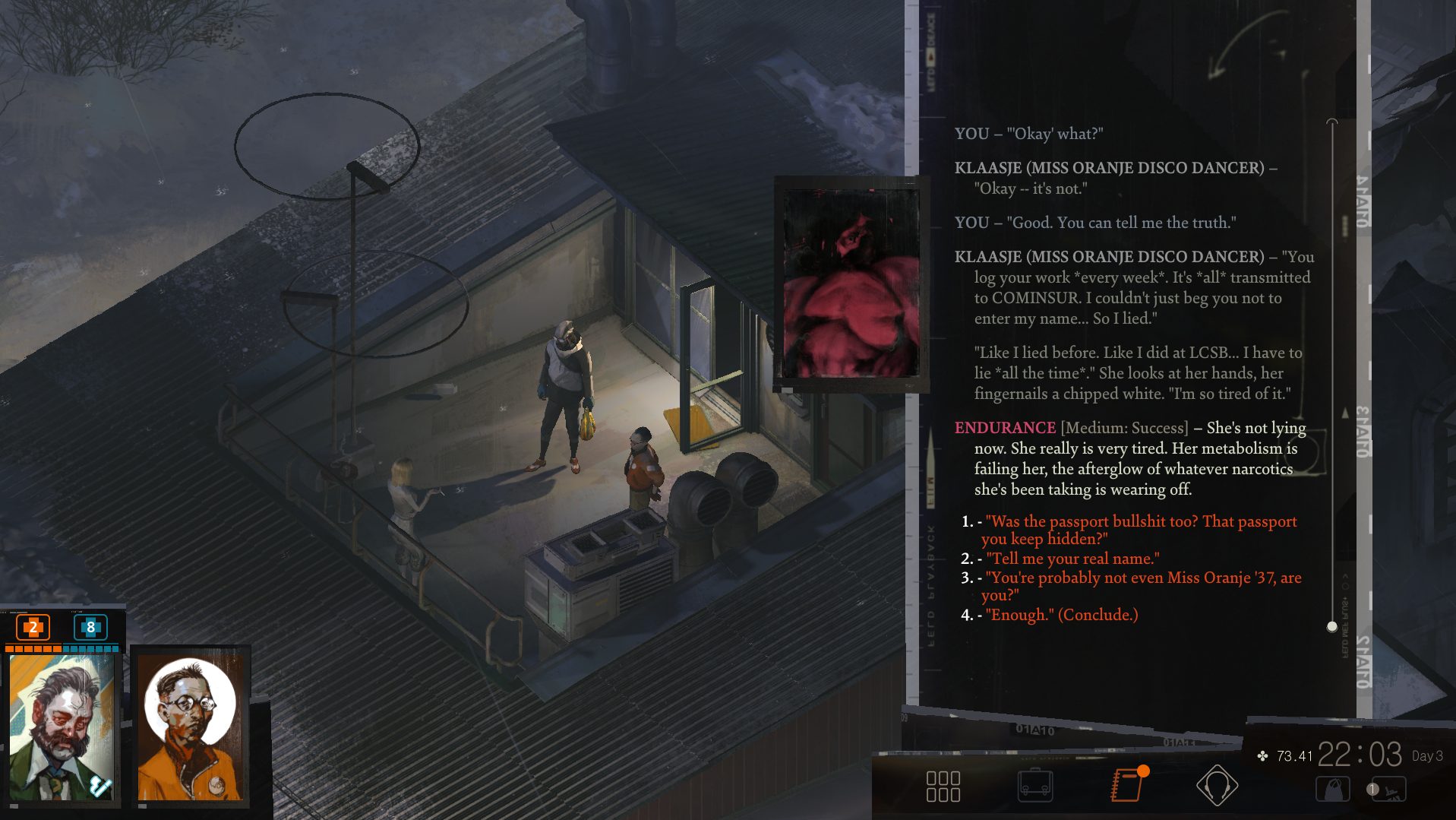Select the bearded detective portrait
The width and height of the screenshot is (1456, 820).
64,726
